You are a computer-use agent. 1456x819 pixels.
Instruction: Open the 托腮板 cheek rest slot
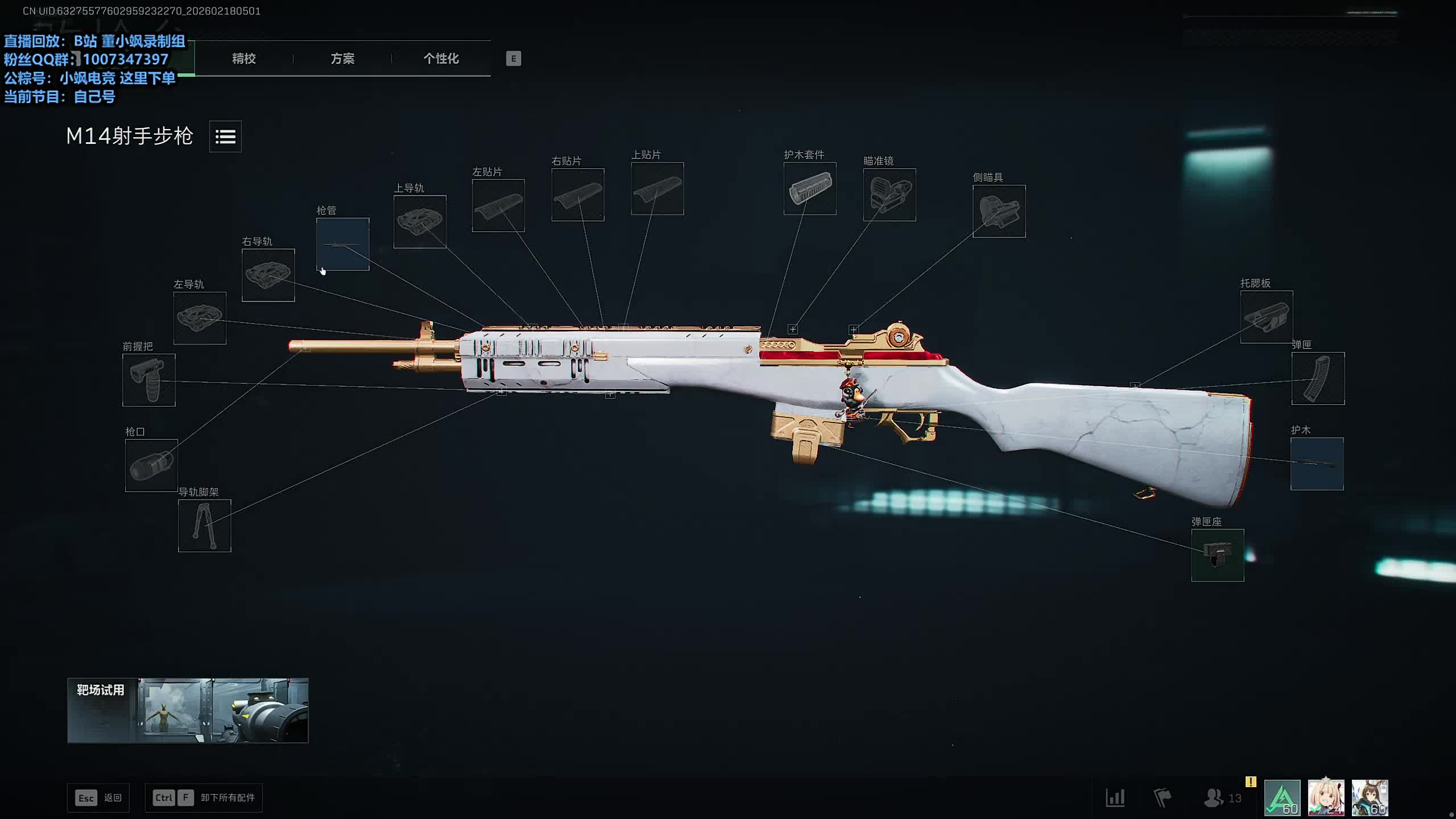[1266, 317]
